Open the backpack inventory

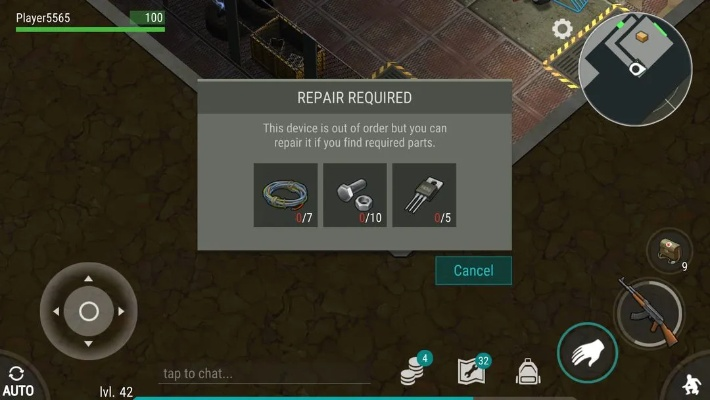click(528, 372)
